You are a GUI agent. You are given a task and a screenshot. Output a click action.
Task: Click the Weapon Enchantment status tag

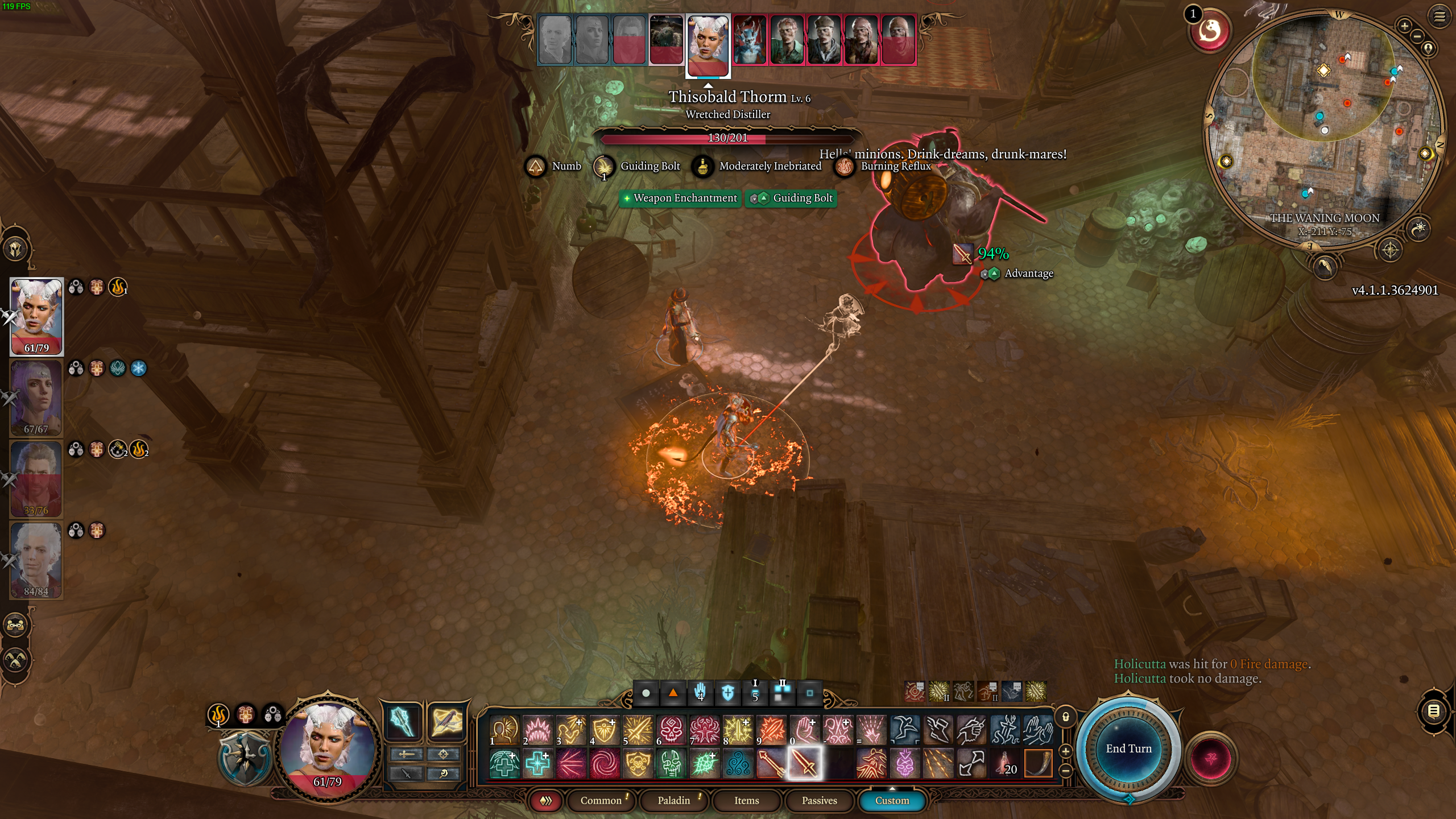coord(680,198)
